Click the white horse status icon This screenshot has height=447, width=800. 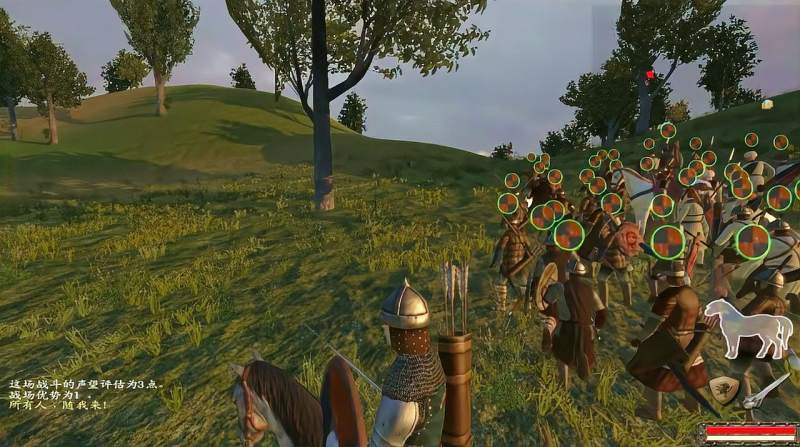pyautogui.click(x=747, y=326)
